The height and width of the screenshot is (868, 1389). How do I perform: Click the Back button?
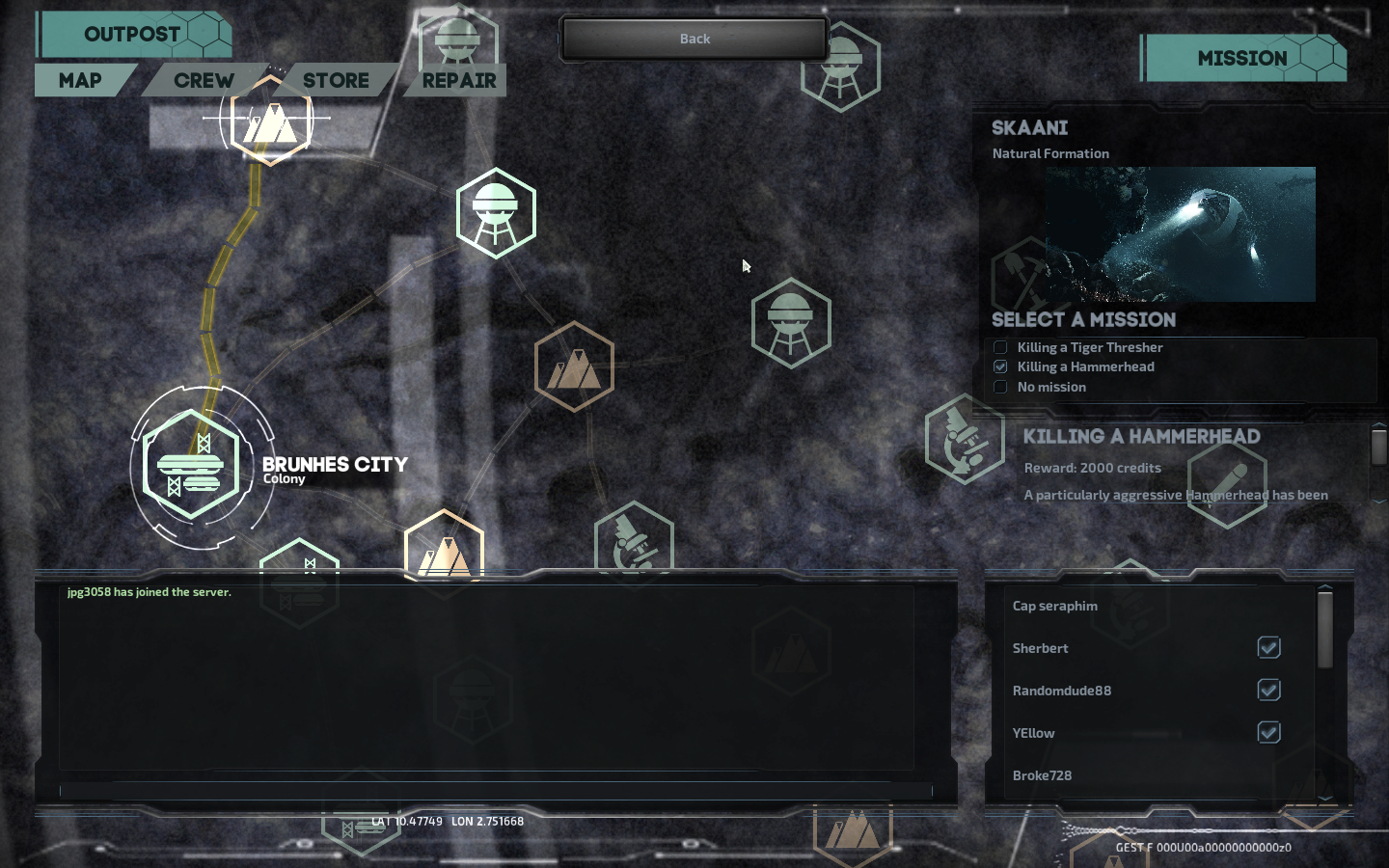694,40
